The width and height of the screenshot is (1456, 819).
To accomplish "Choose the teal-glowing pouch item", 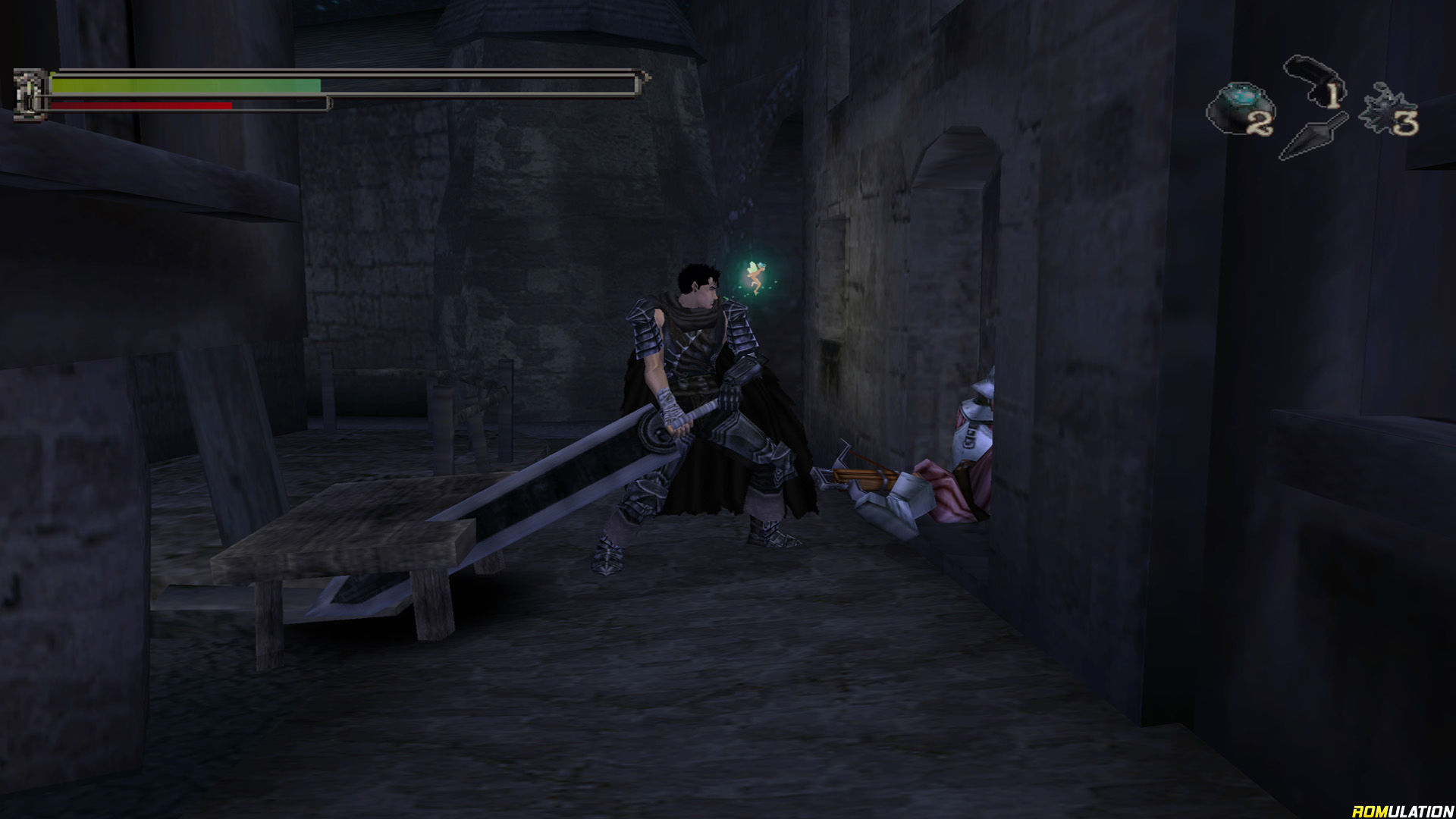I will pos(1238,108).
